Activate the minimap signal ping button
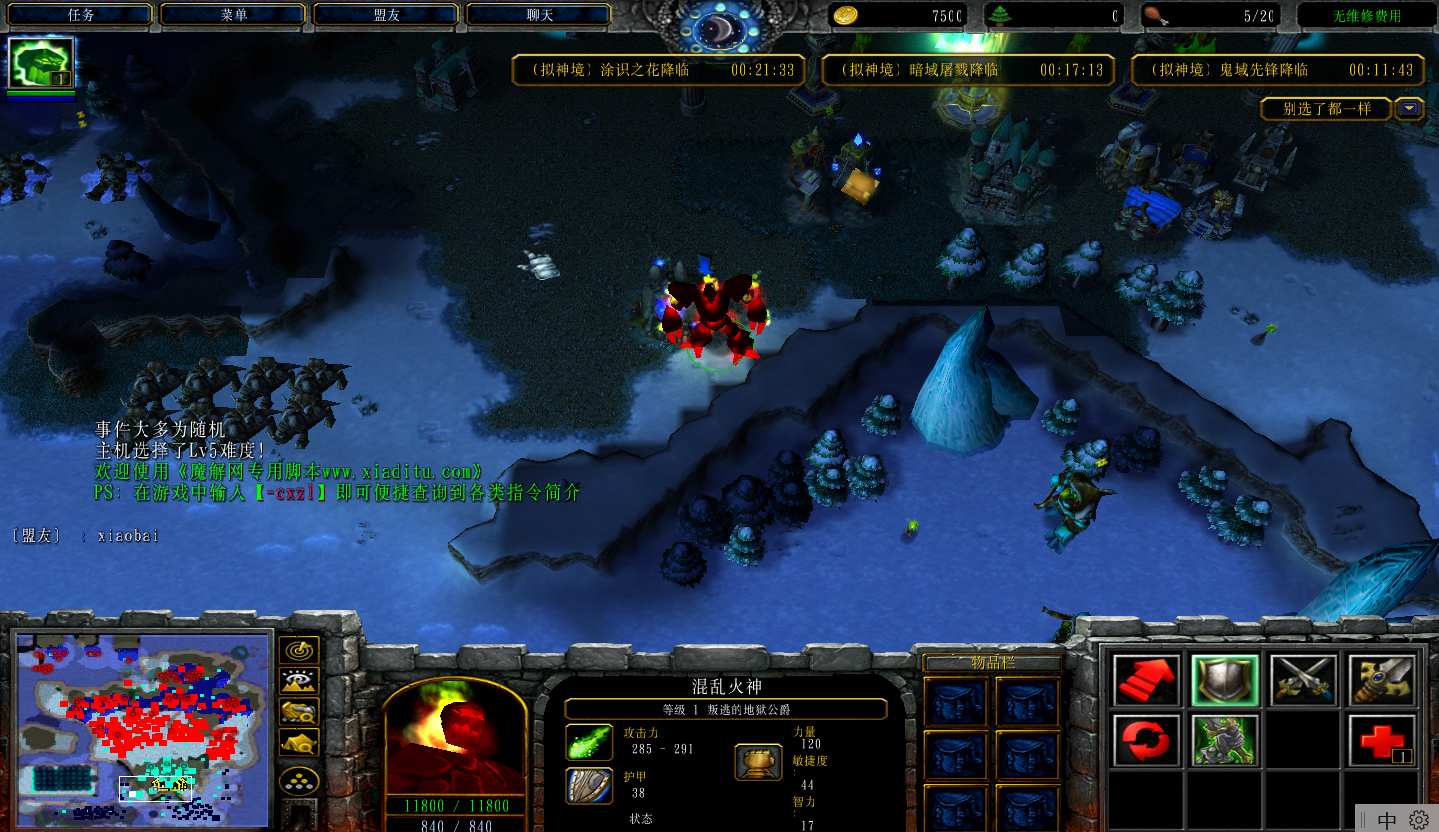The width and height of the screenshot is (1439, 832). [x=300, y=650]
